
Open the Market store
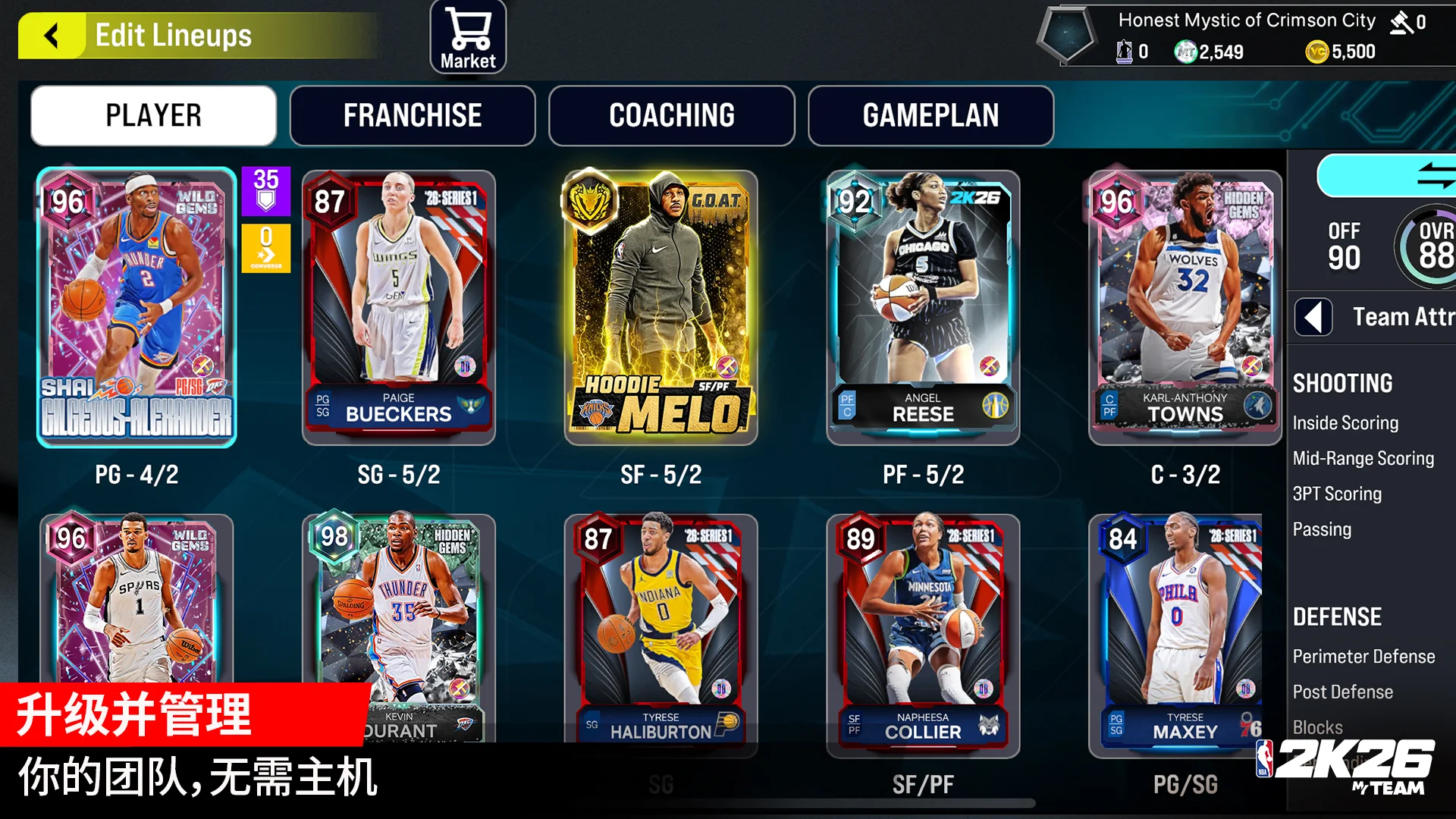coord(467,36)
